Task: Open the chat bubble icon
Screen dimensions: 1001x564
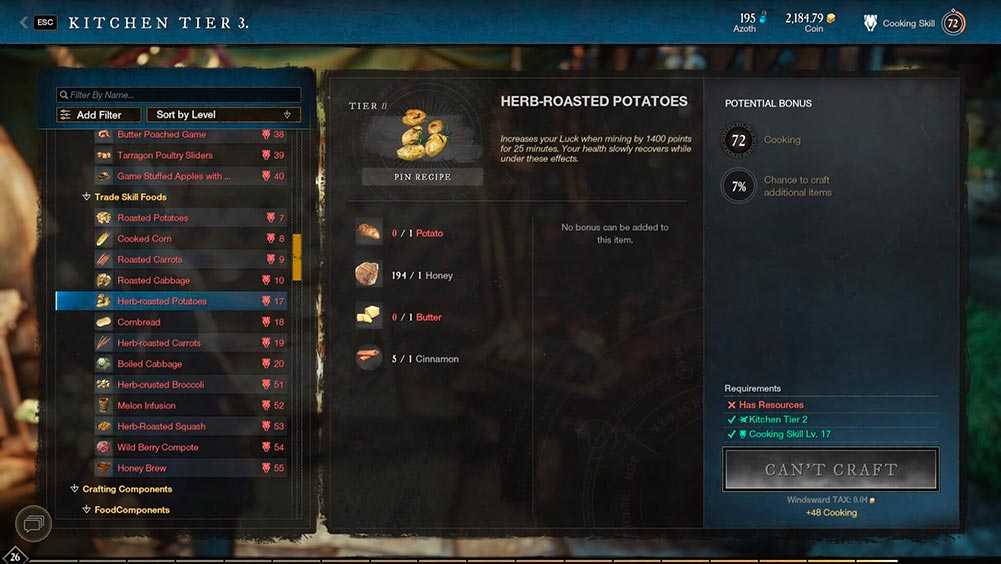Action: (x=33, y=522)
